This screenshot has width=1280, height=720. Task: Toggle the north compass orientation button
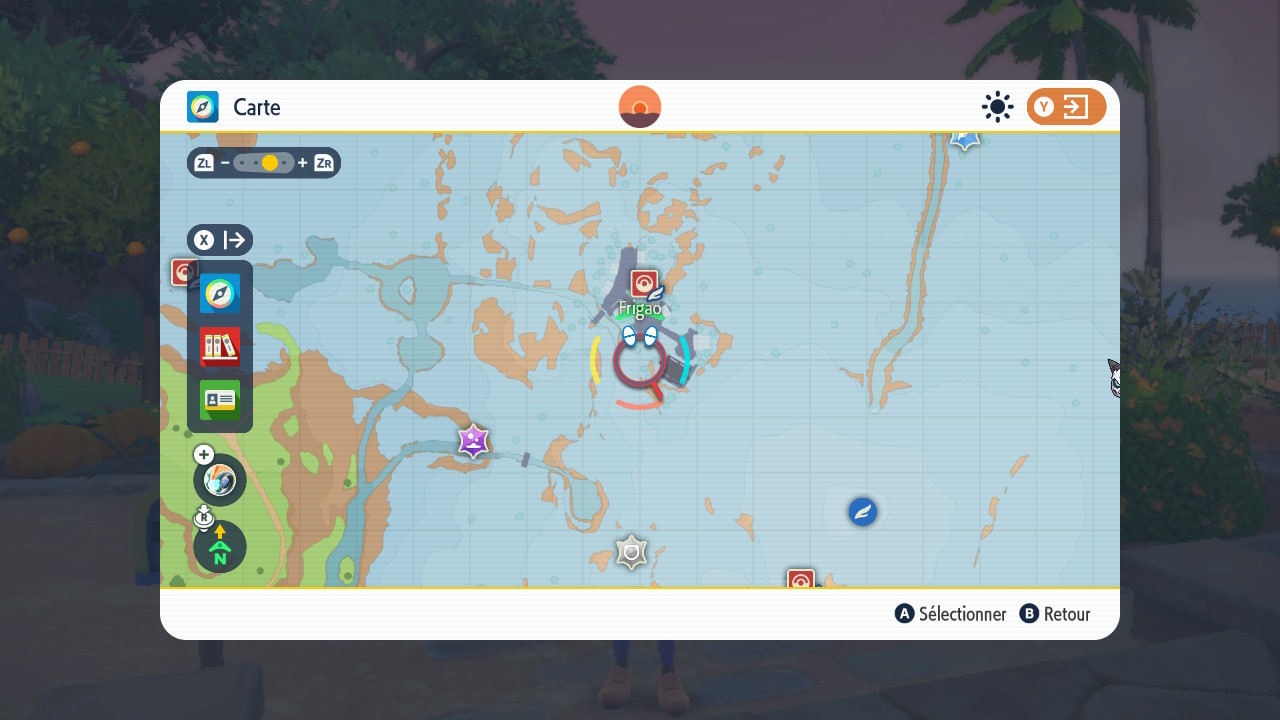pyautogui.click(x=220, y=547)
